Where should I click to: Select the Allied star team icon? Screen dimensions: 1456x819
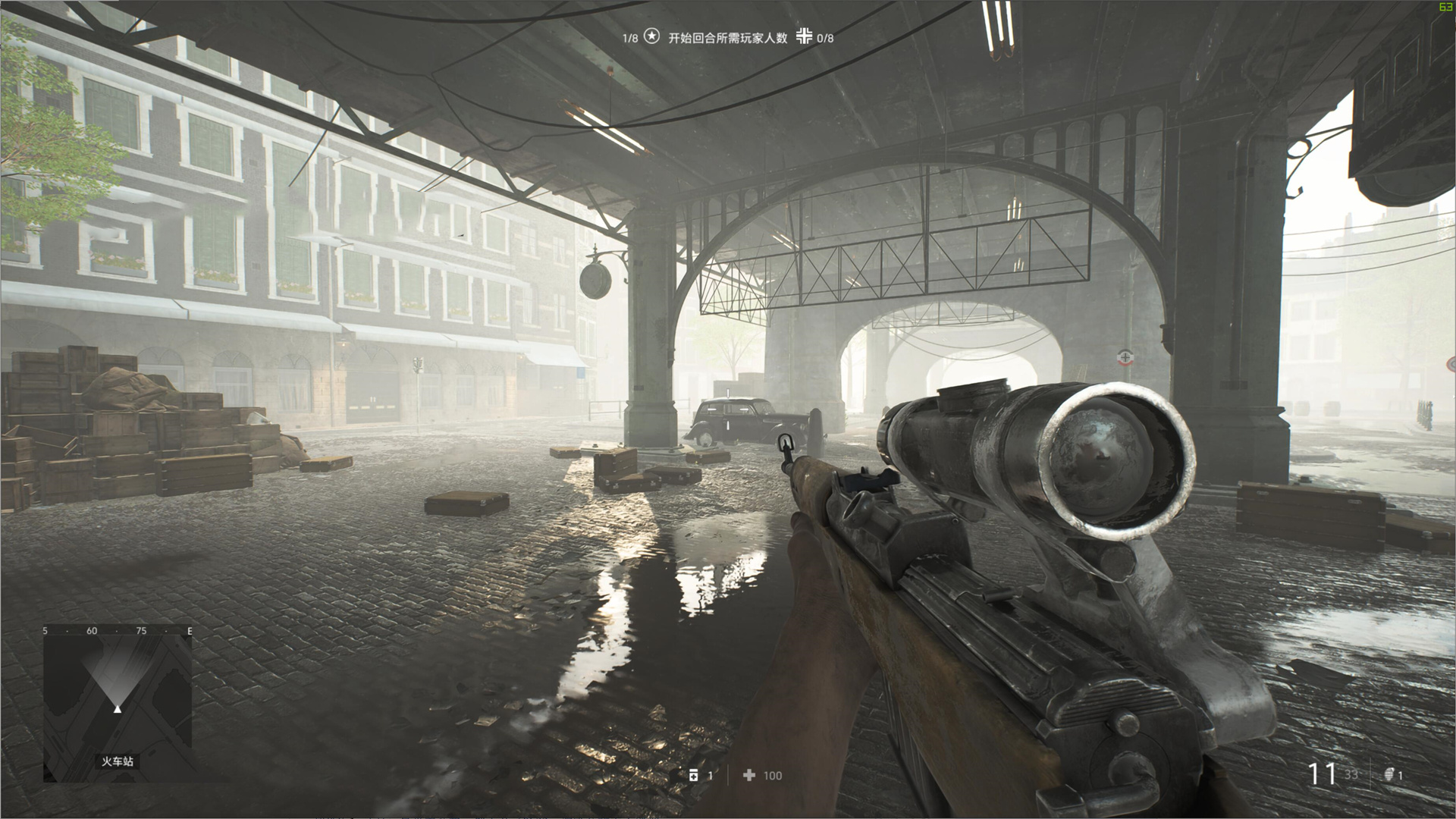[651, 36]
